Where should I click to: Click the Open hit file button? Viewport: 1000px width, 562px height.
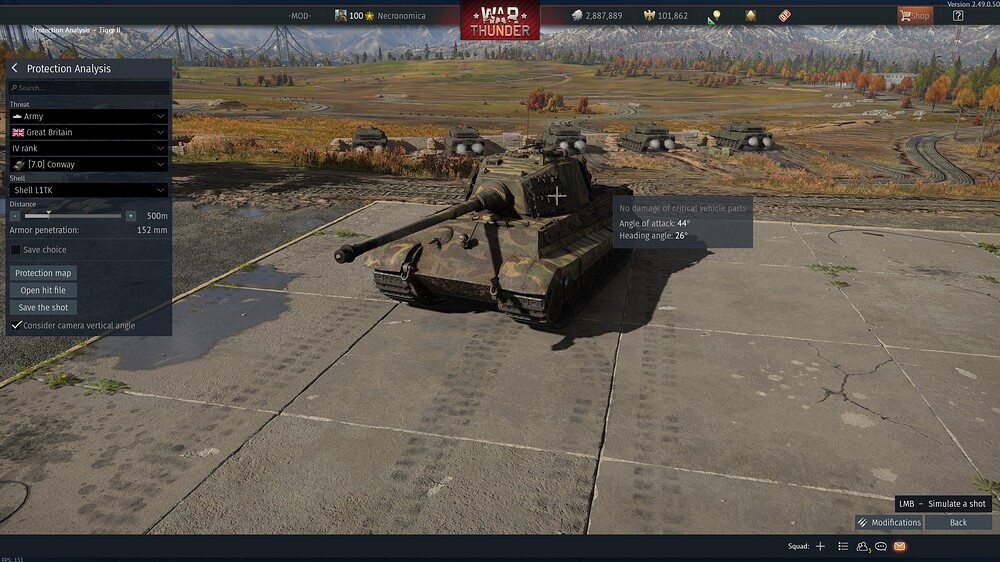coord(44,290)
